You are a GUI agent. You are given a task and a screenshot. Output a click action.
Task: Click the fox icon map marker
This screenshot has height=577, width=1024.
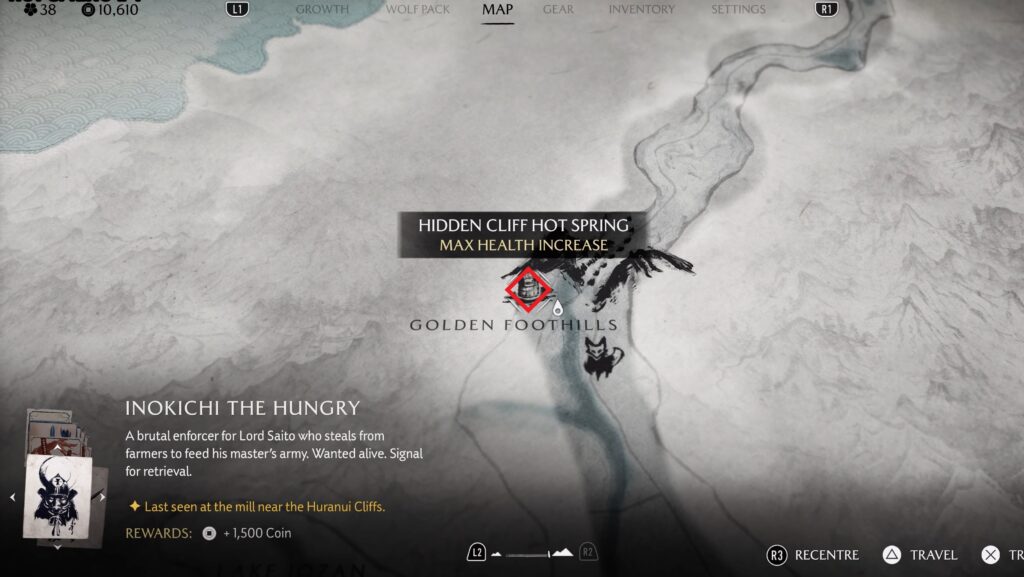pyautogui.click(x=602, y=358)
